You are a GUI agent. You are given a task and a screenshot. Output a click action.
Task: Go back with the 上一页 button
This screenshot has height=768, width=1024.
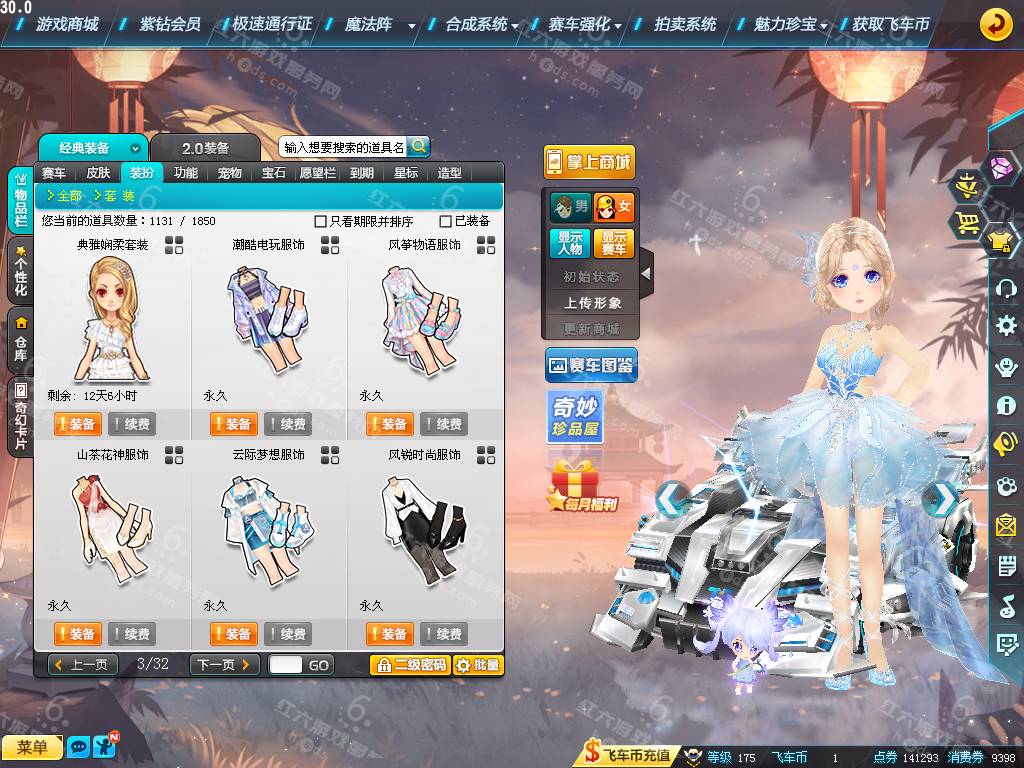(83, 664)
